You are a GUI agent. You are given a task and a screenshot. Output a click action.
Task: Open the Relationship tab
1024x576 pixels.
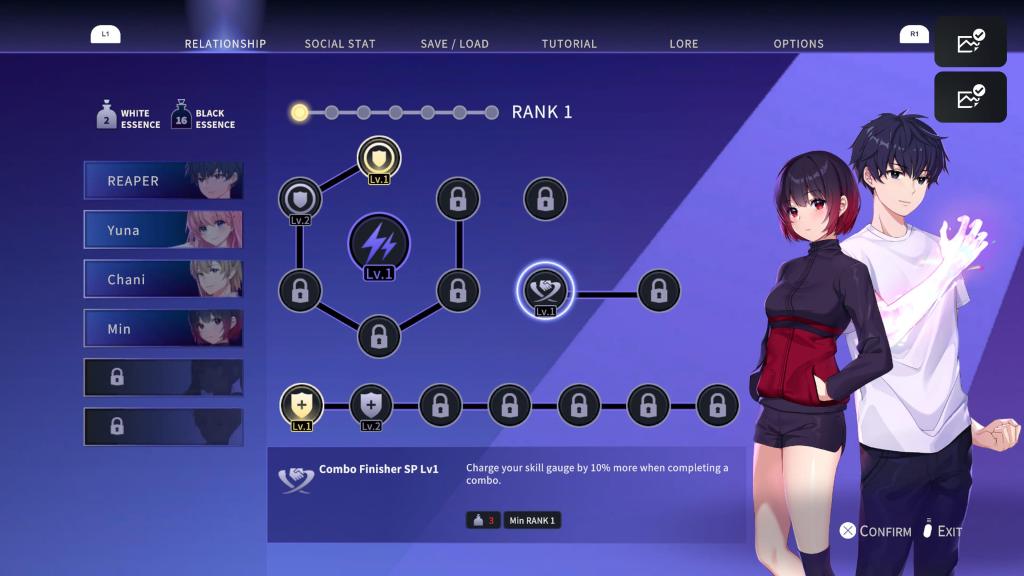(225, 44)
